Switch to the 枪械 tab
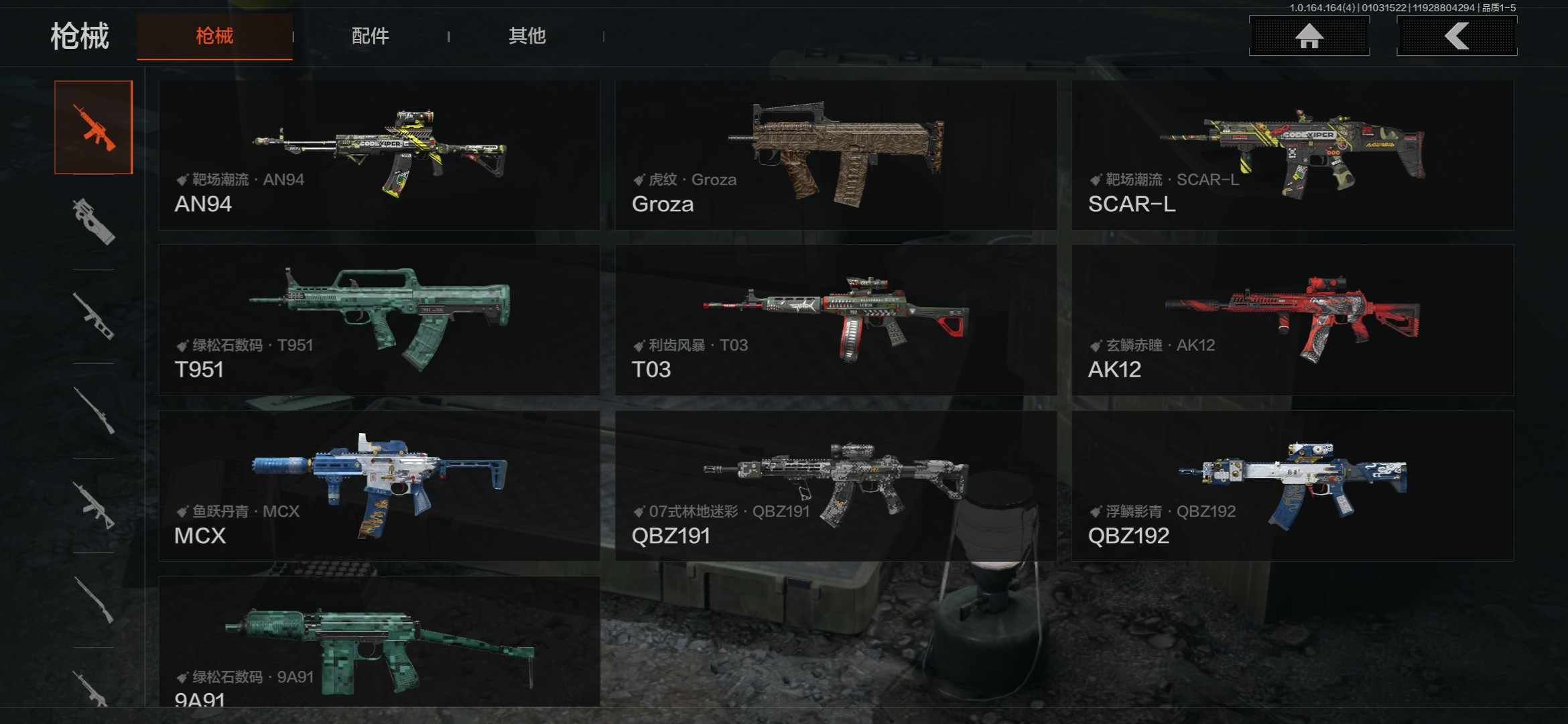 click(214, 36)
